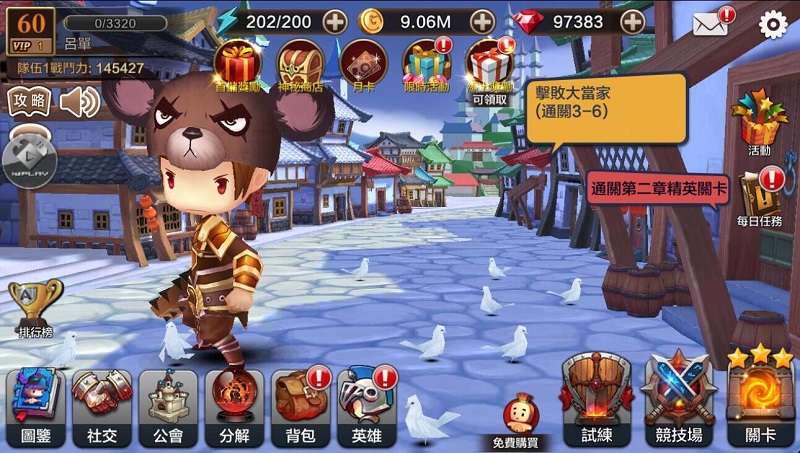Go to 關卡 stages portal
This screenshot has width=800, height=453.
759,395
